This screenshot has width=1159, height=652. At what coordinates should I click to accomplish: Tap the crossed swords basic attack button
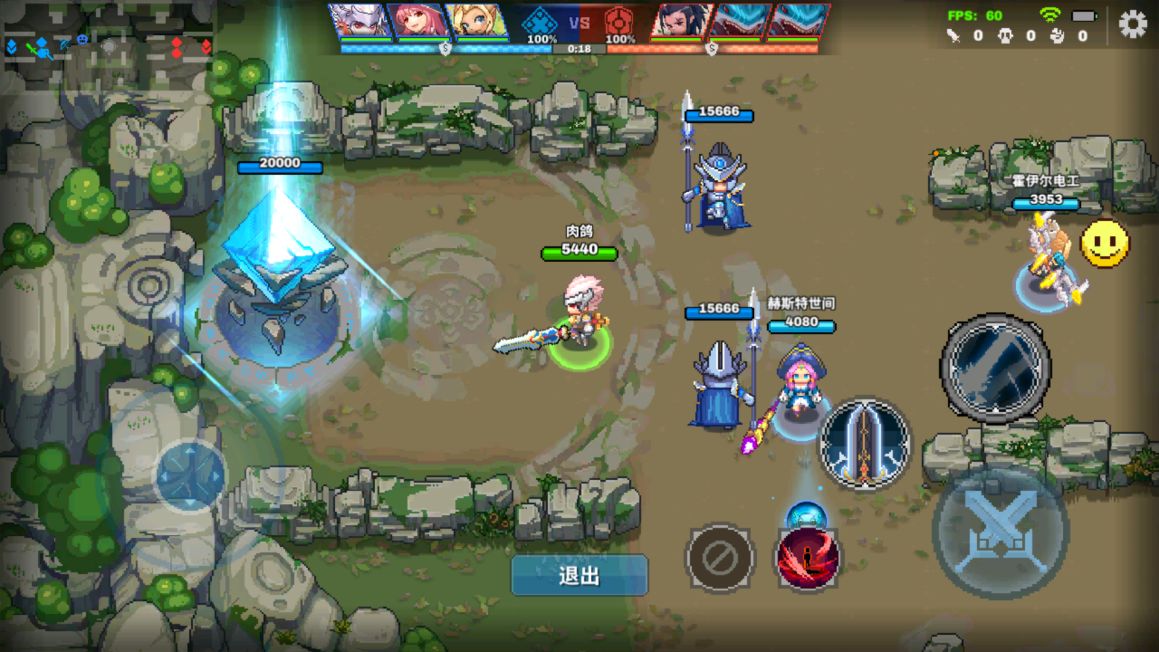[1000, 531]
